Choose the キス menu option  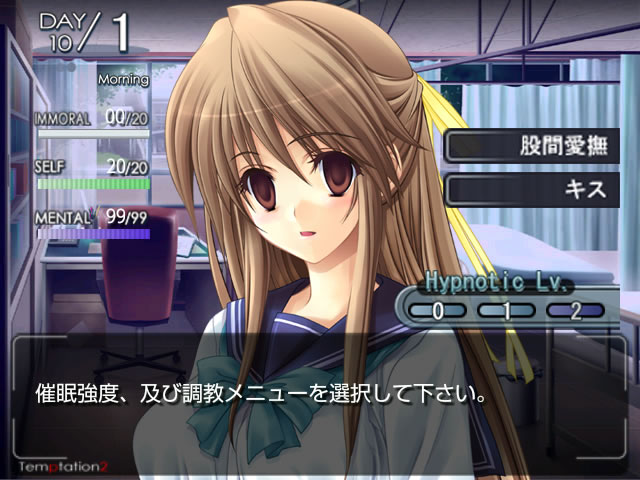pos(531,189)
